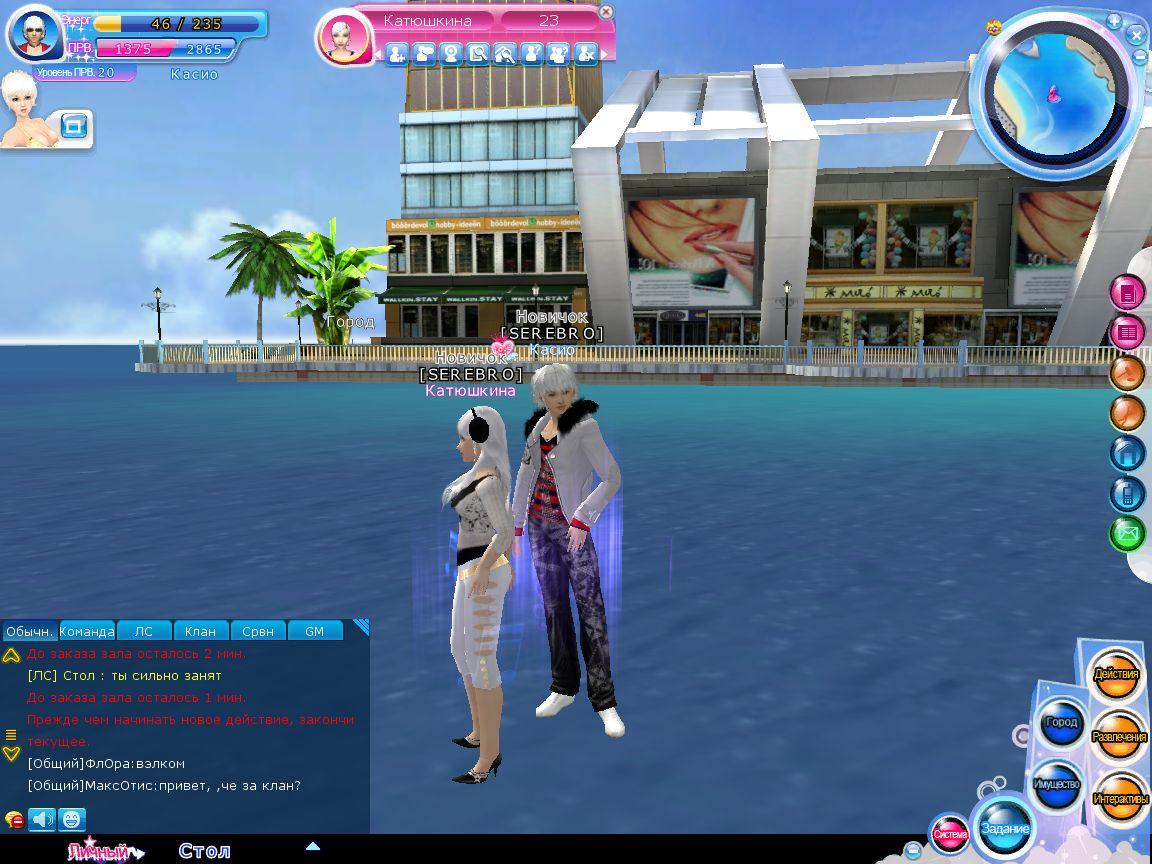Add Катюшкина as a friend
1152x864 pixels.
(x=397, y=54)
